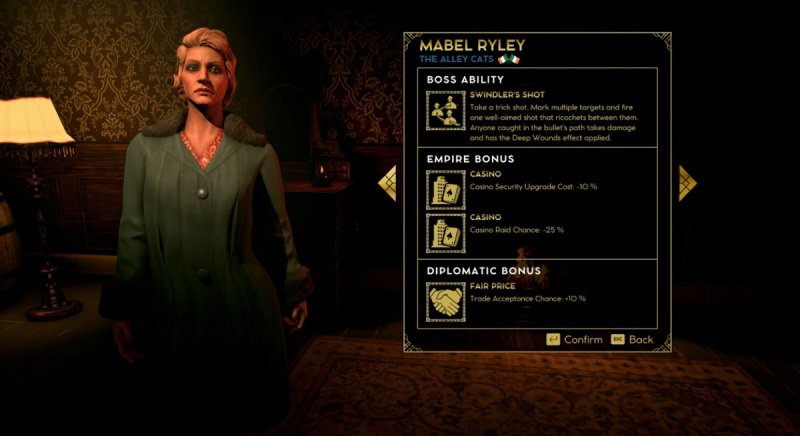The height and width of the screenshot is (436, 800).
Task: Click the Casino Raid Chance bonus icon
Action: point(445,233)
